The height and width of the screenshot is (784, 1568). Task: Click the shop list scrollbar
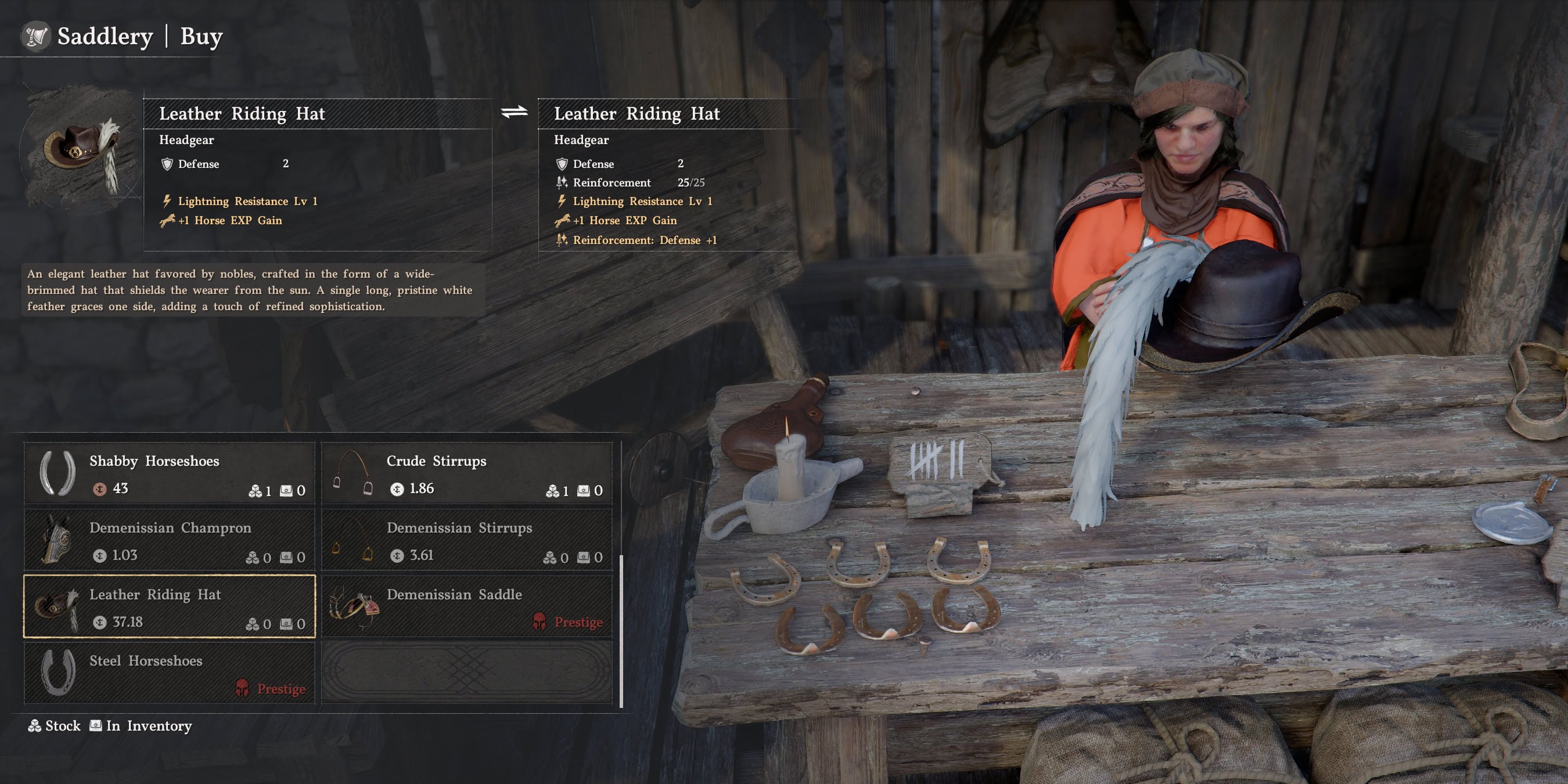click(621, 630)
